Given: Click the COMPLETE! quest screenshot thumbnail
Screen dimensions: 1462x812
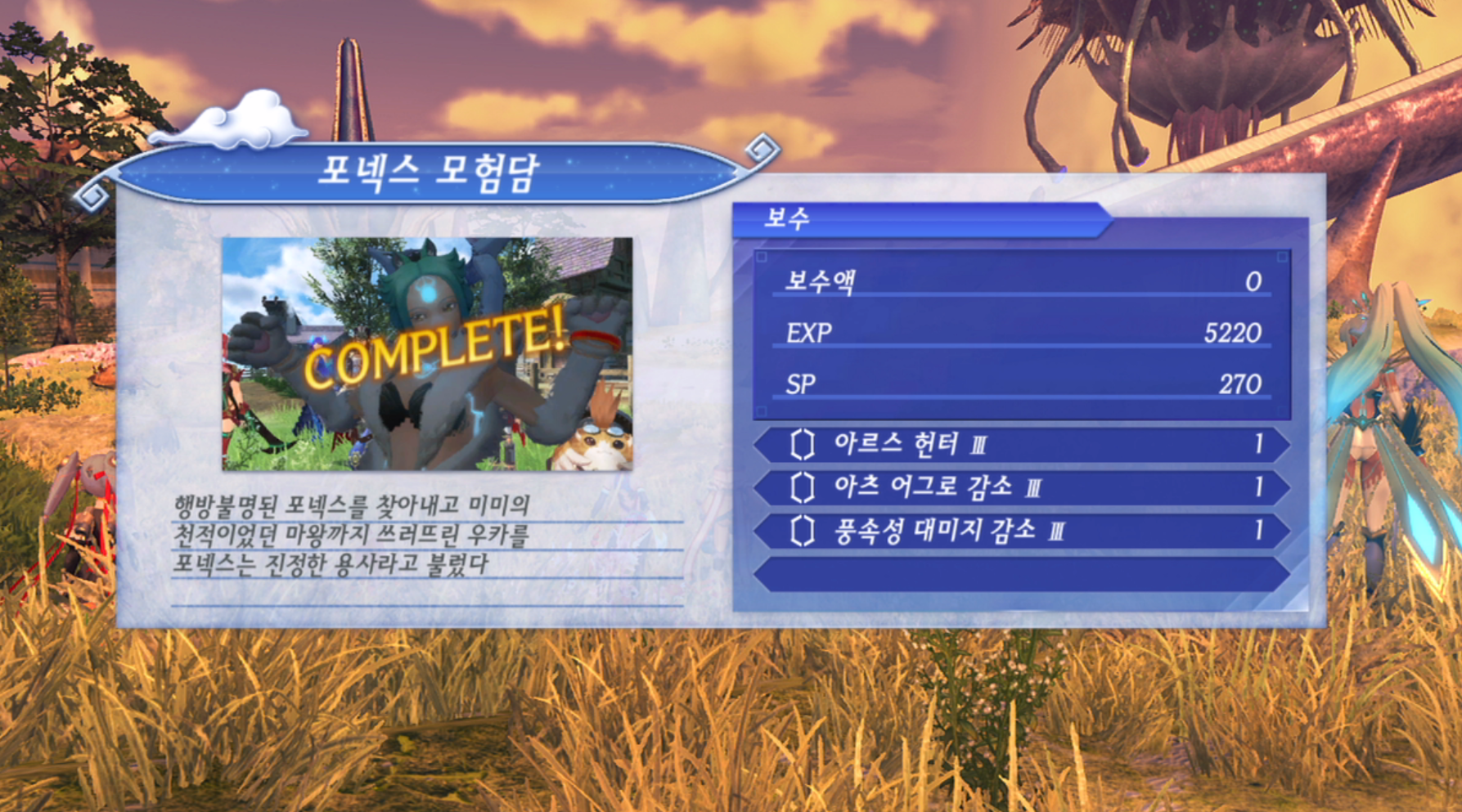Looking at the screenshot, I should tap(428, 356).
